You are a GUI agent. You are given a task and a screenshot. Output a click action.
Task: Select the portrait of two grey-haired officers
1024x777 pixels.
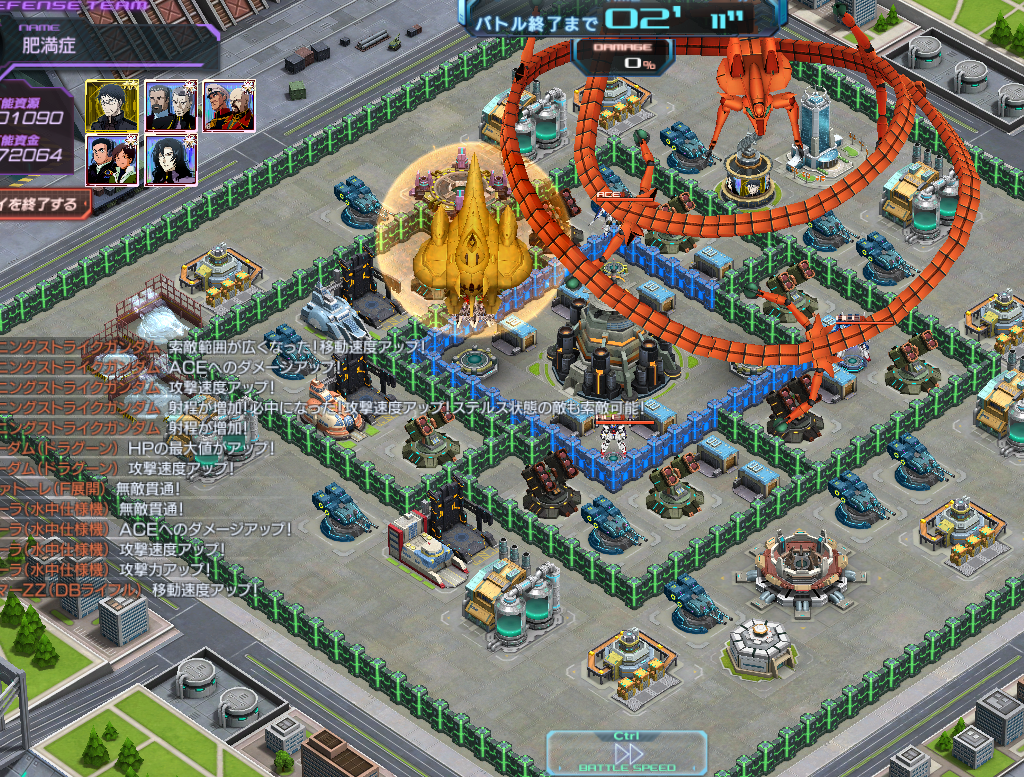click(170, 105)
